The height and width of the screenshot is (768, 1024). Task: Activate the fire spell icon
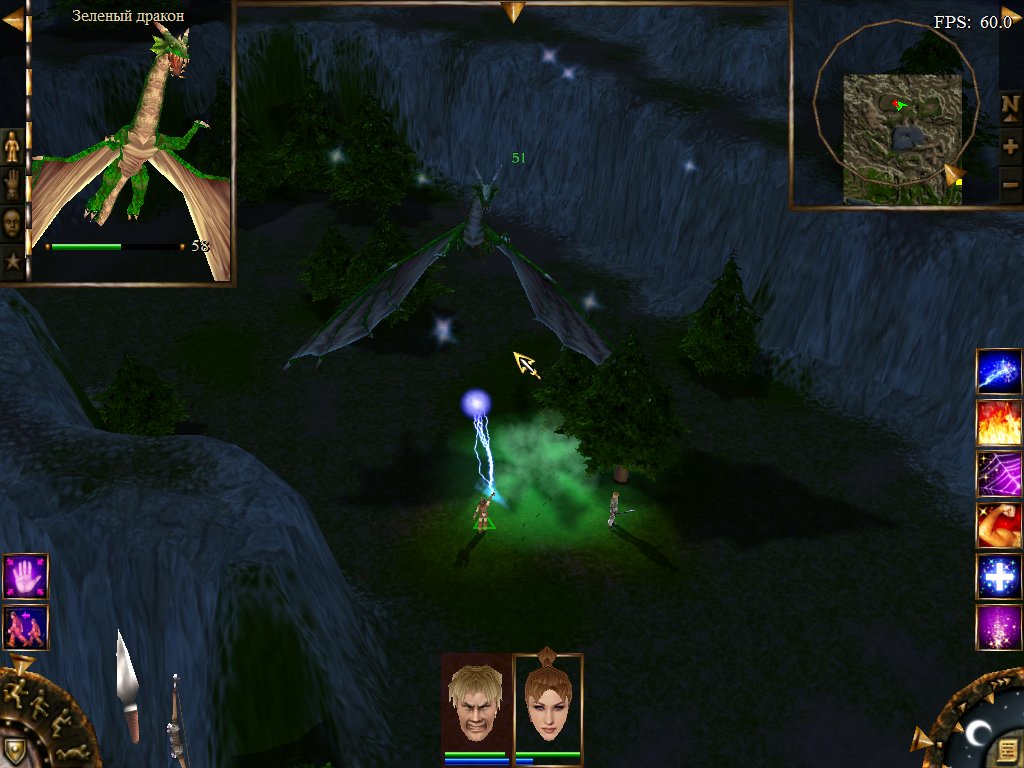[999, 423]
